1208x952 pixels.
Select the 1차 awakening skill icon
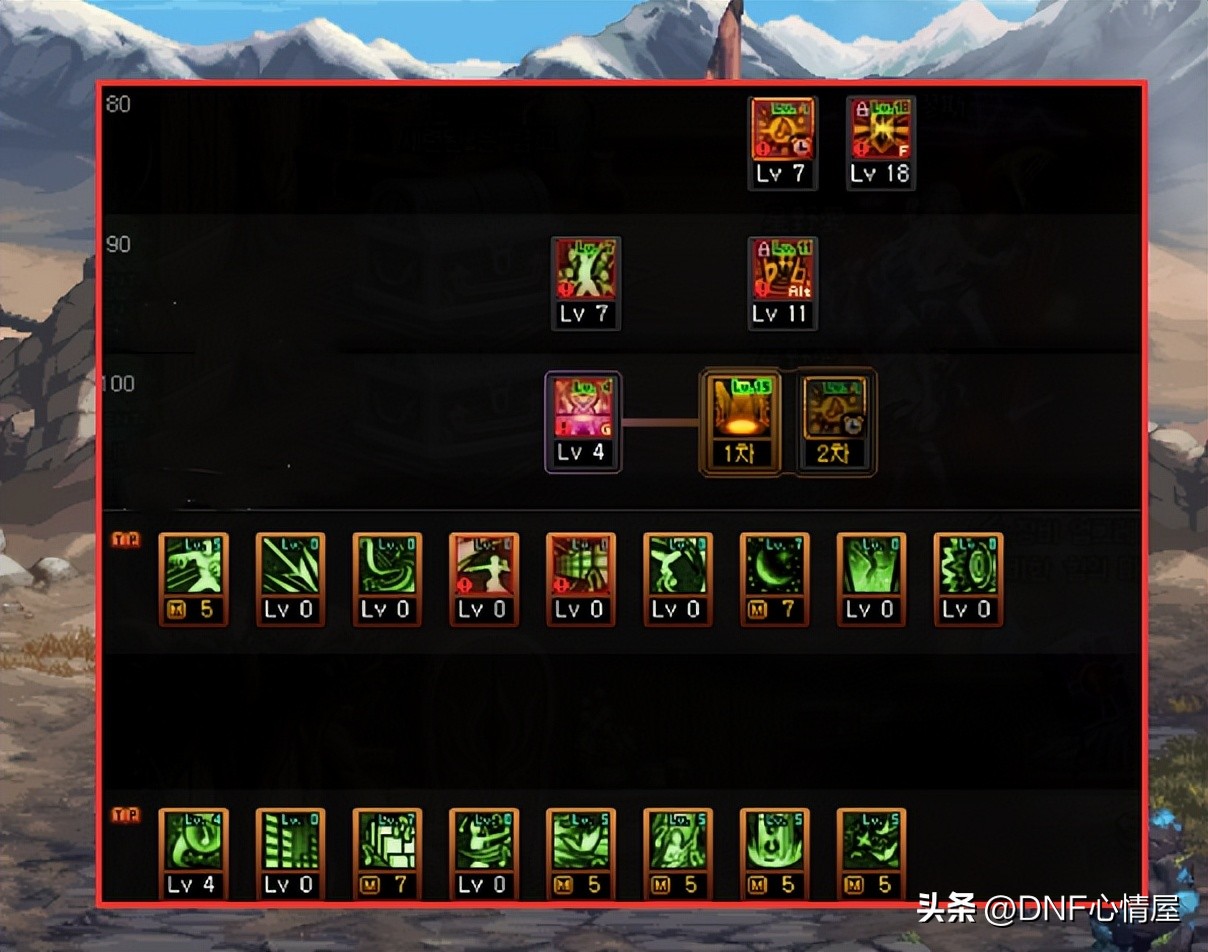[x=741, y=410]
